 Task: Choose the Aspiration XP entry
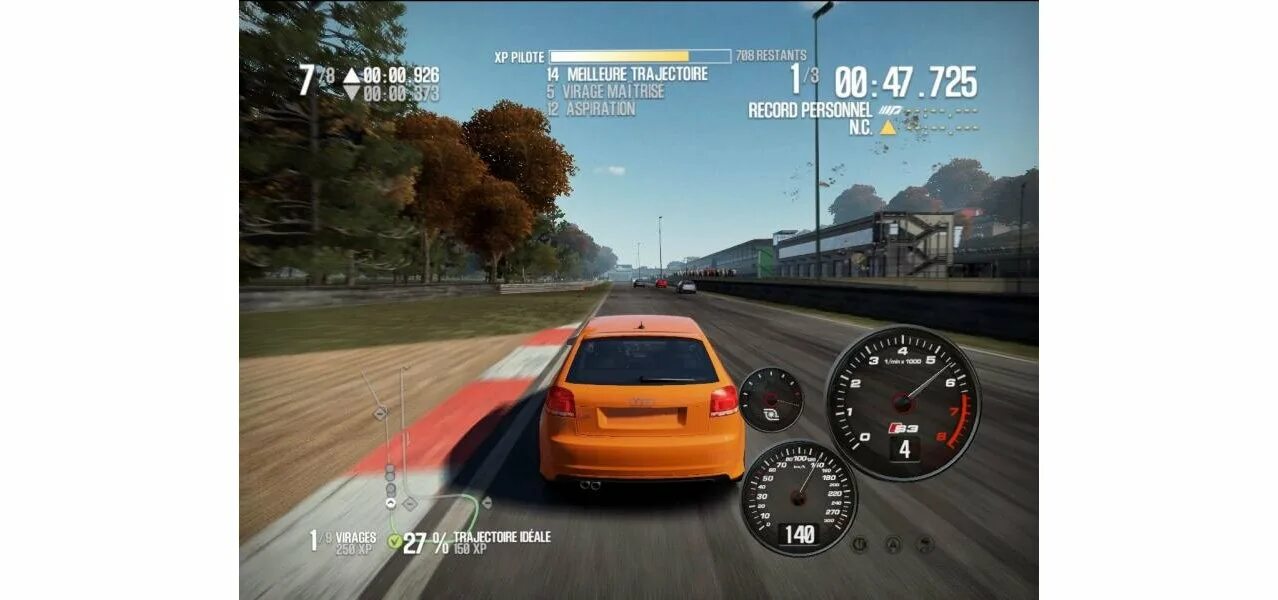pyautogui.click(x=591, y=109)
